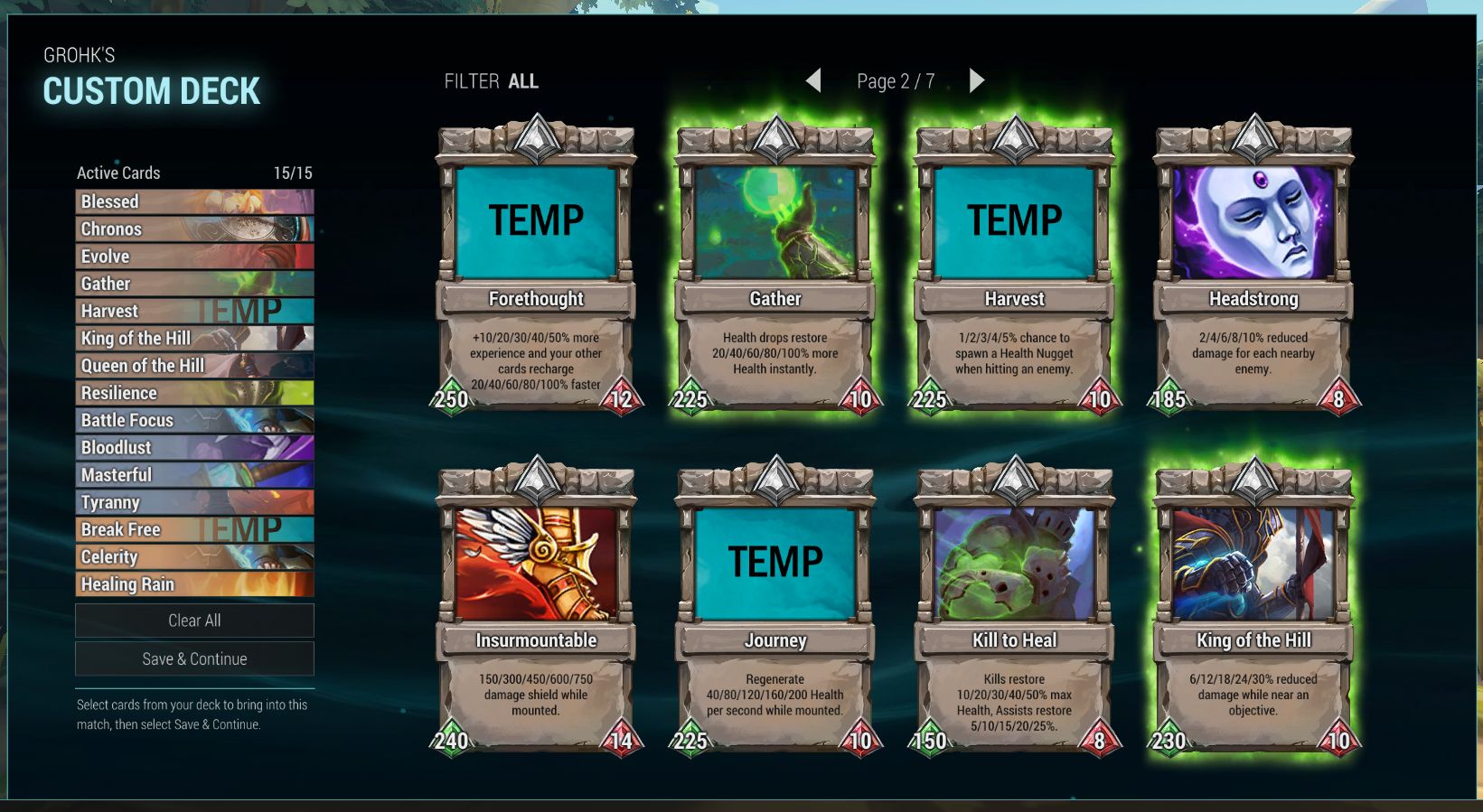The height and width of the screenshot is (812, 1483).
Task: Select Chronos in the active cards list
Action: [x=194, y=229]
